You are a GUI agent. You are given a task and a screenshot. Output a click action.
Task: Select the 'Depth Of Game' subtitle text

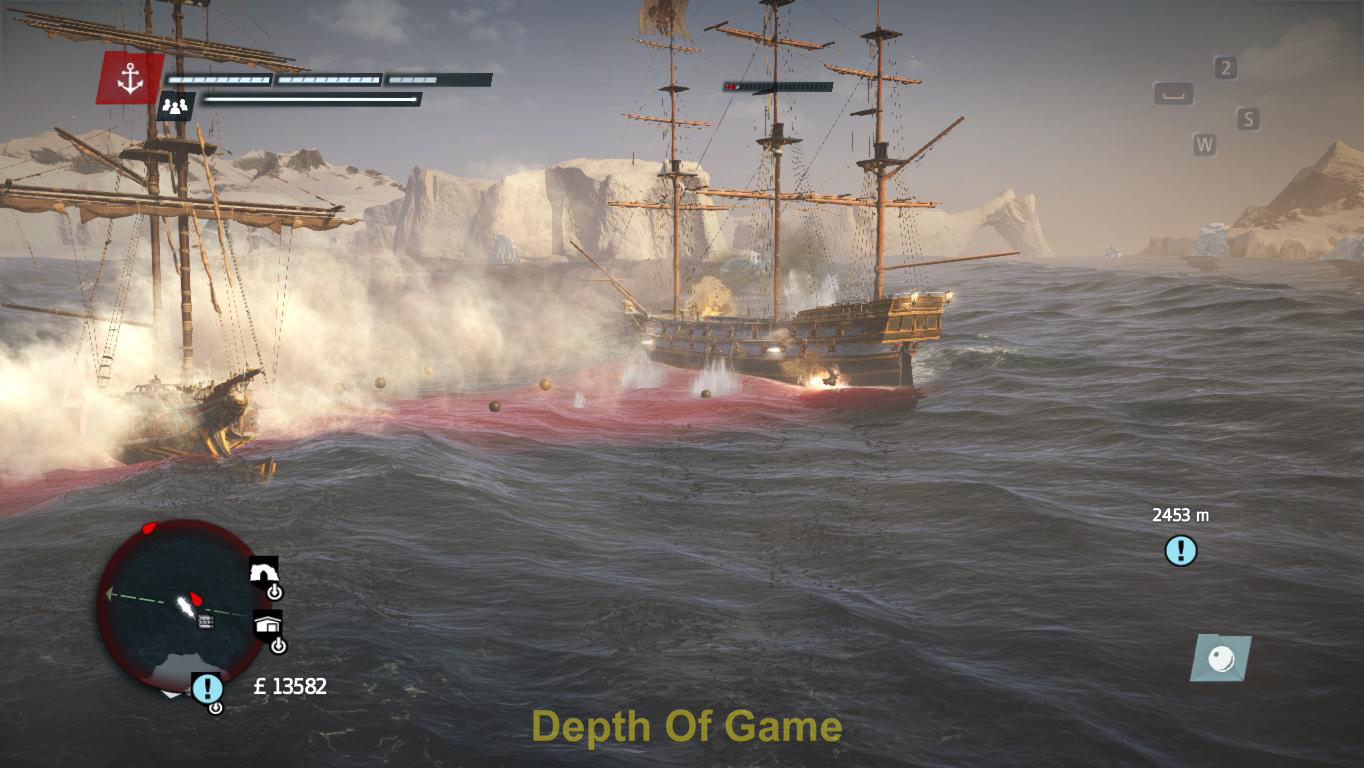click(x=686, y=728)
